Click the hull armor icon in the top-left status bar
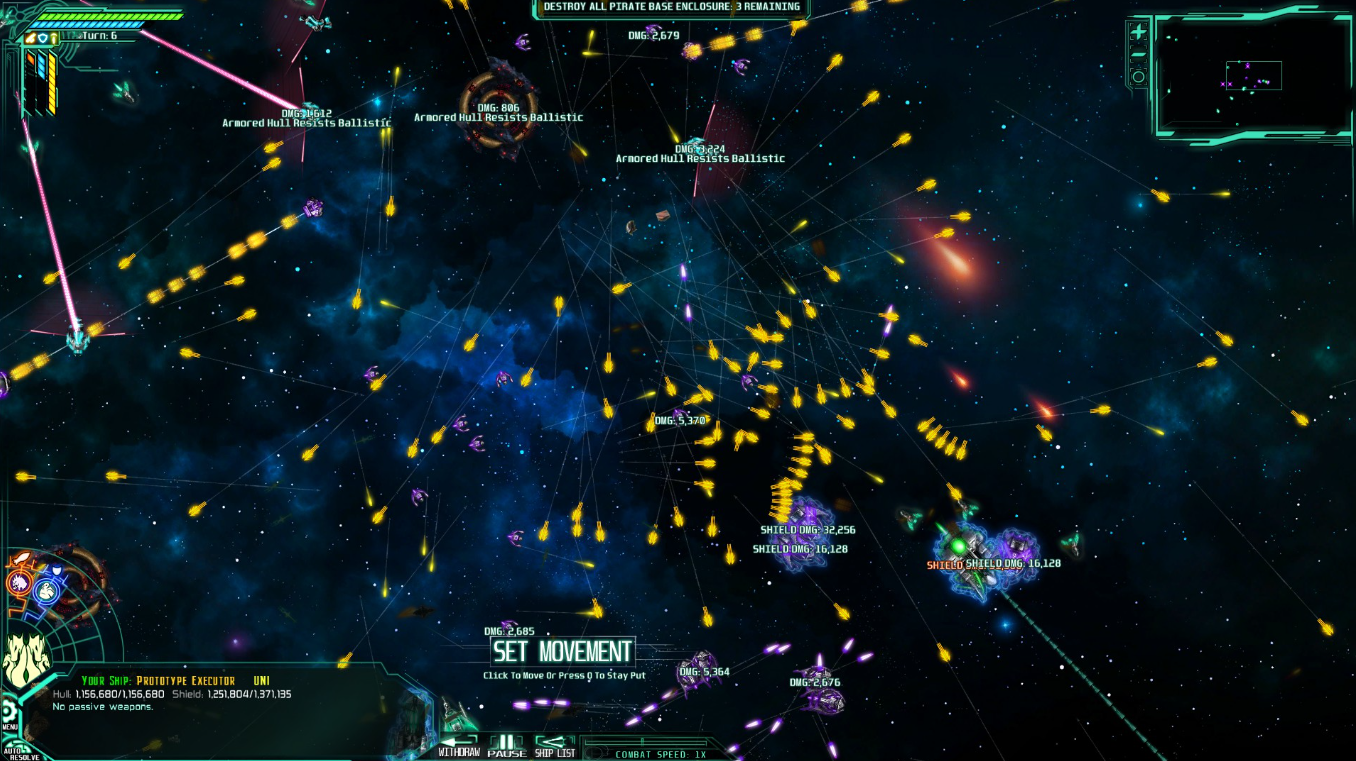The width and height of the screenshot is (1356, 761). pos(54,38)
